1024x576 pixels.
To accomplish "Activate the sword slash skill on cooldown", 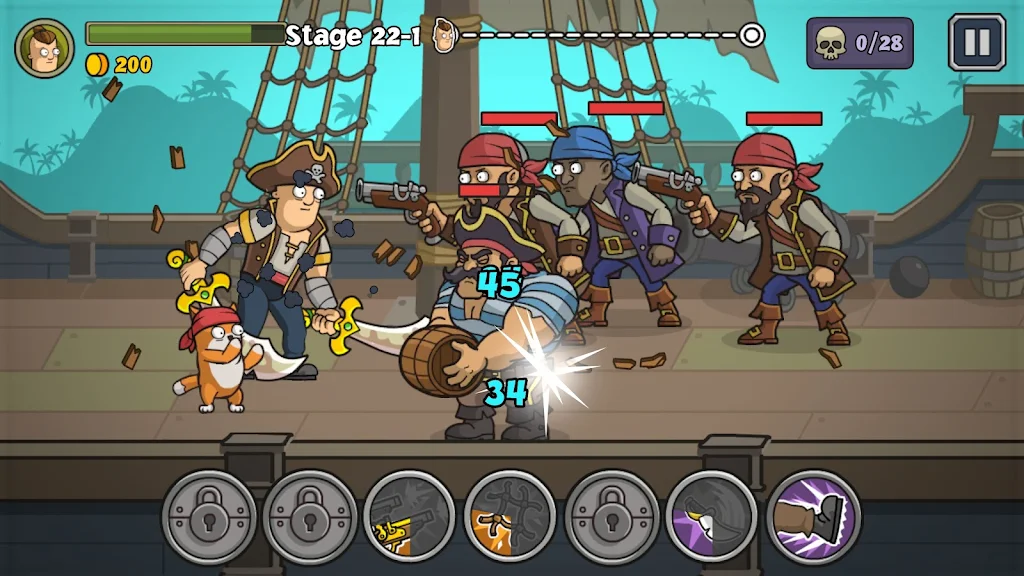I will (x=712, y=517).
